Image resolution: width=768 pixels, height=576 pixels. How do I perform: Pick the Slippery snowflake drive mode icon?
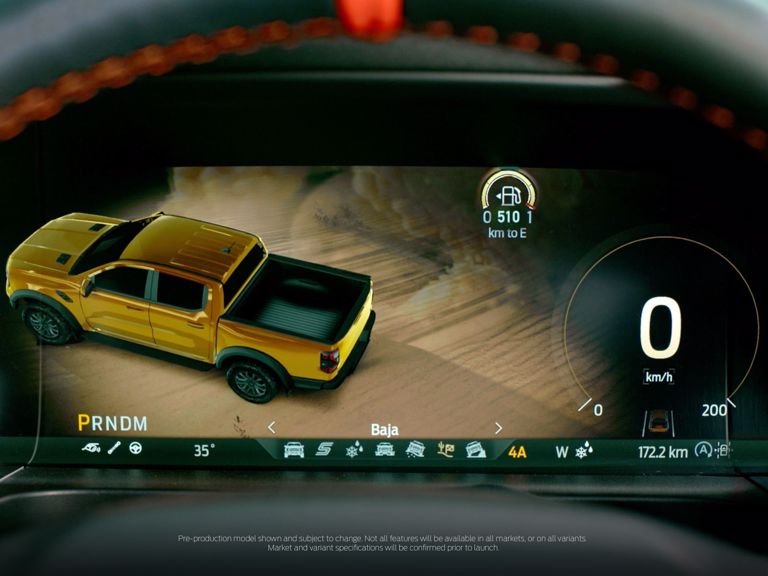pyautogui.click(x=354, y=450)
